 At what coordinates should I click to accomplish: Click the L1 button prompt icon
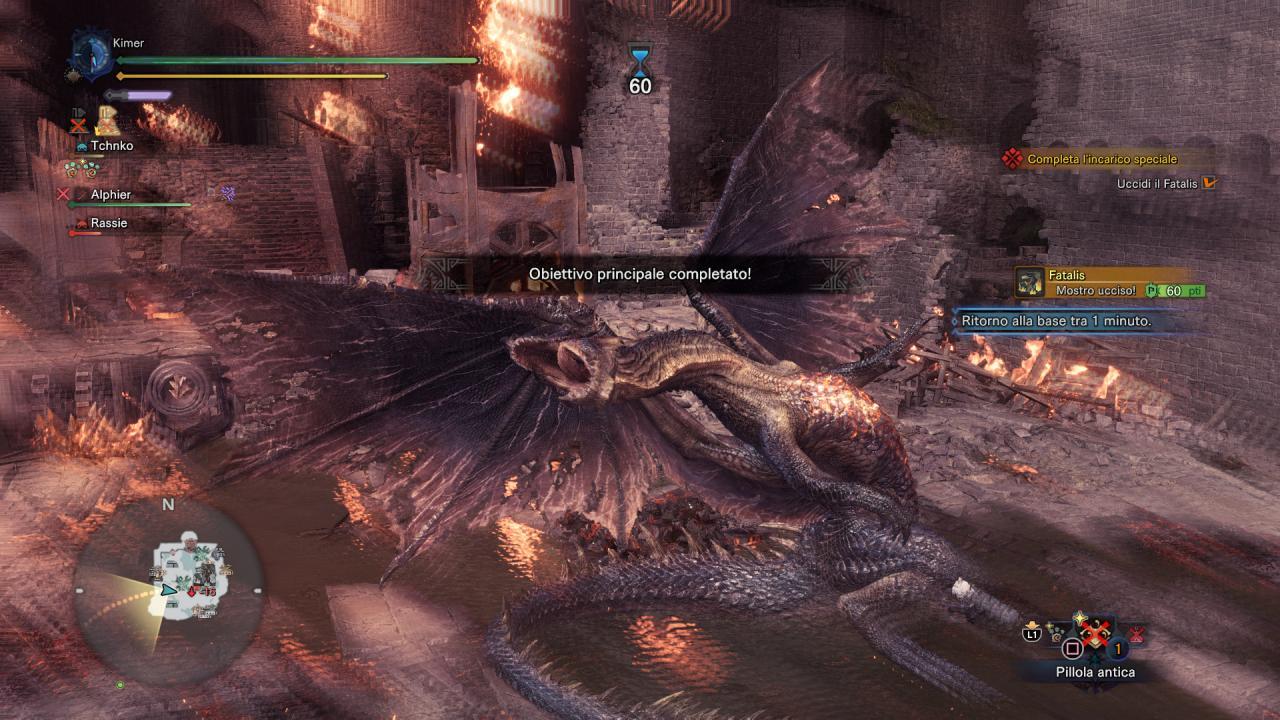pos(1032,632)
